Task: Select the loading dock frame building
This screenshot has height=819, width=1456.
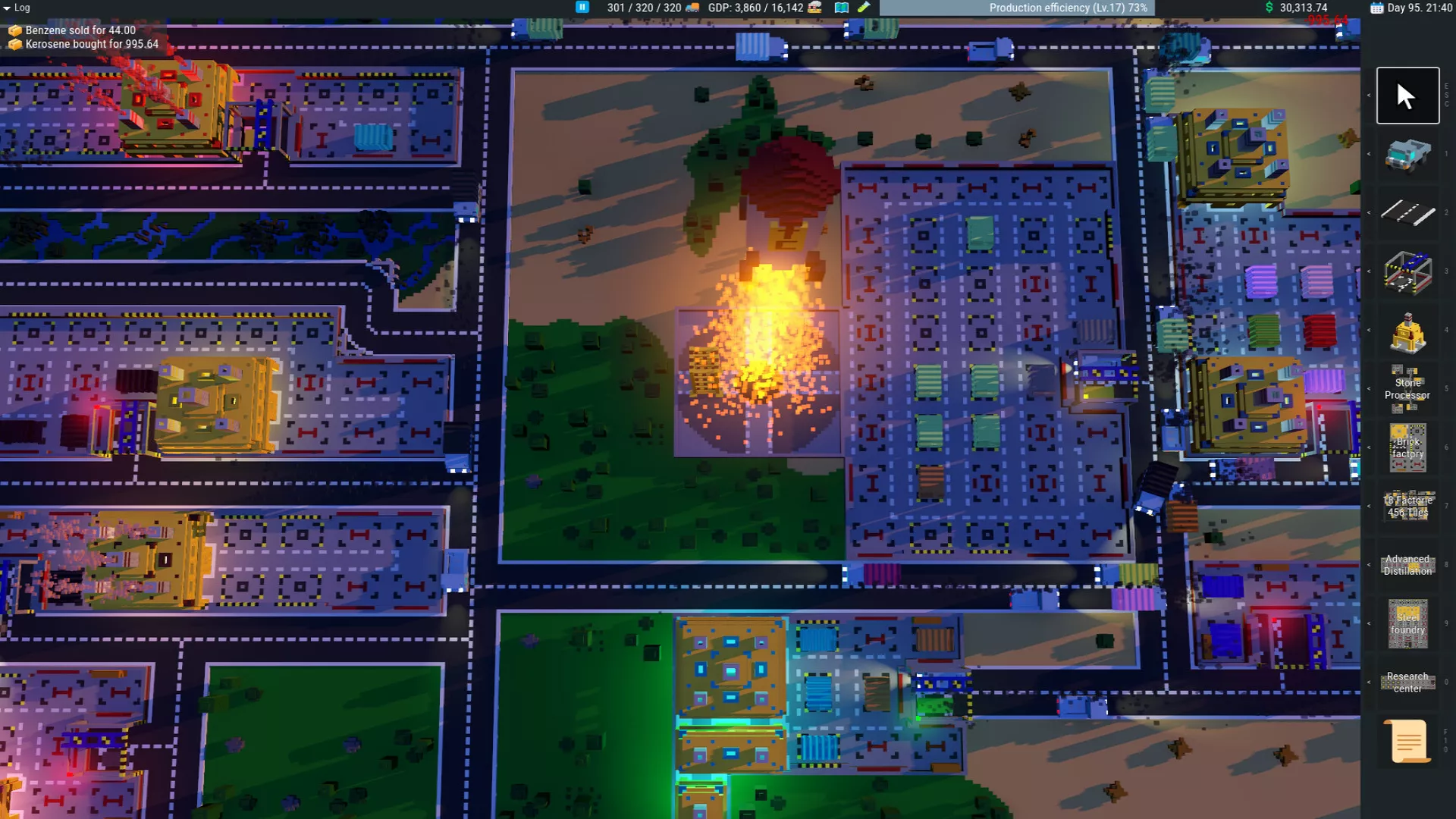Action: click(1407, 272)
